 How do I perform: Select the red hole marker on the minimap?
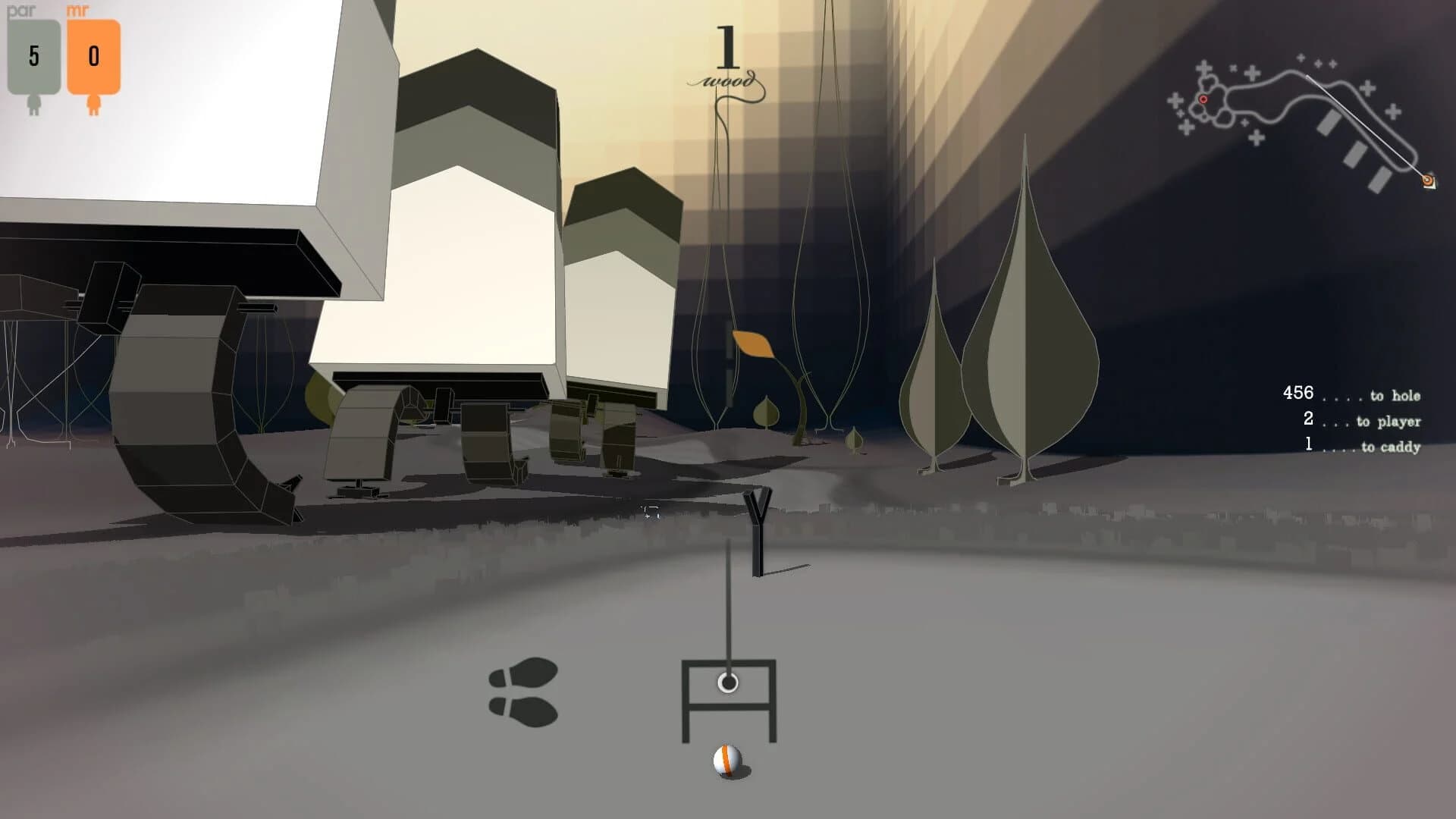pyautogui.click(x=1202, y=98)
